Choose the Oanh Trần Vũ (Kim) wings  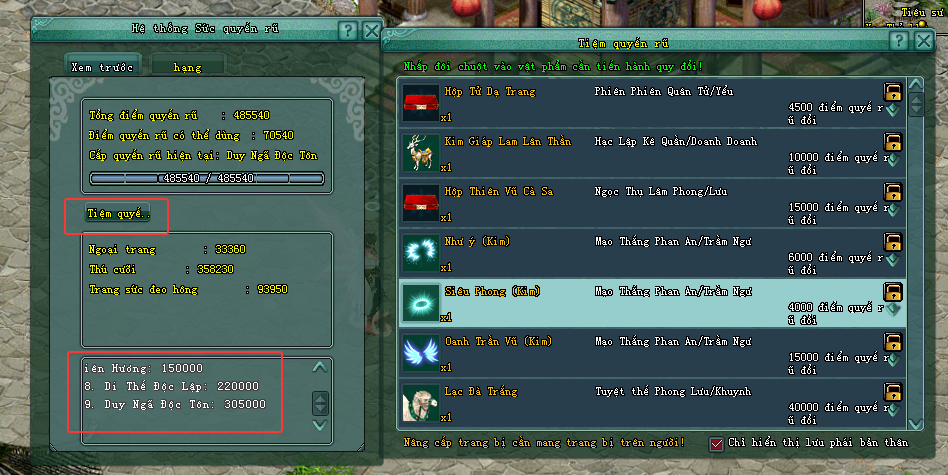point(640,352)
